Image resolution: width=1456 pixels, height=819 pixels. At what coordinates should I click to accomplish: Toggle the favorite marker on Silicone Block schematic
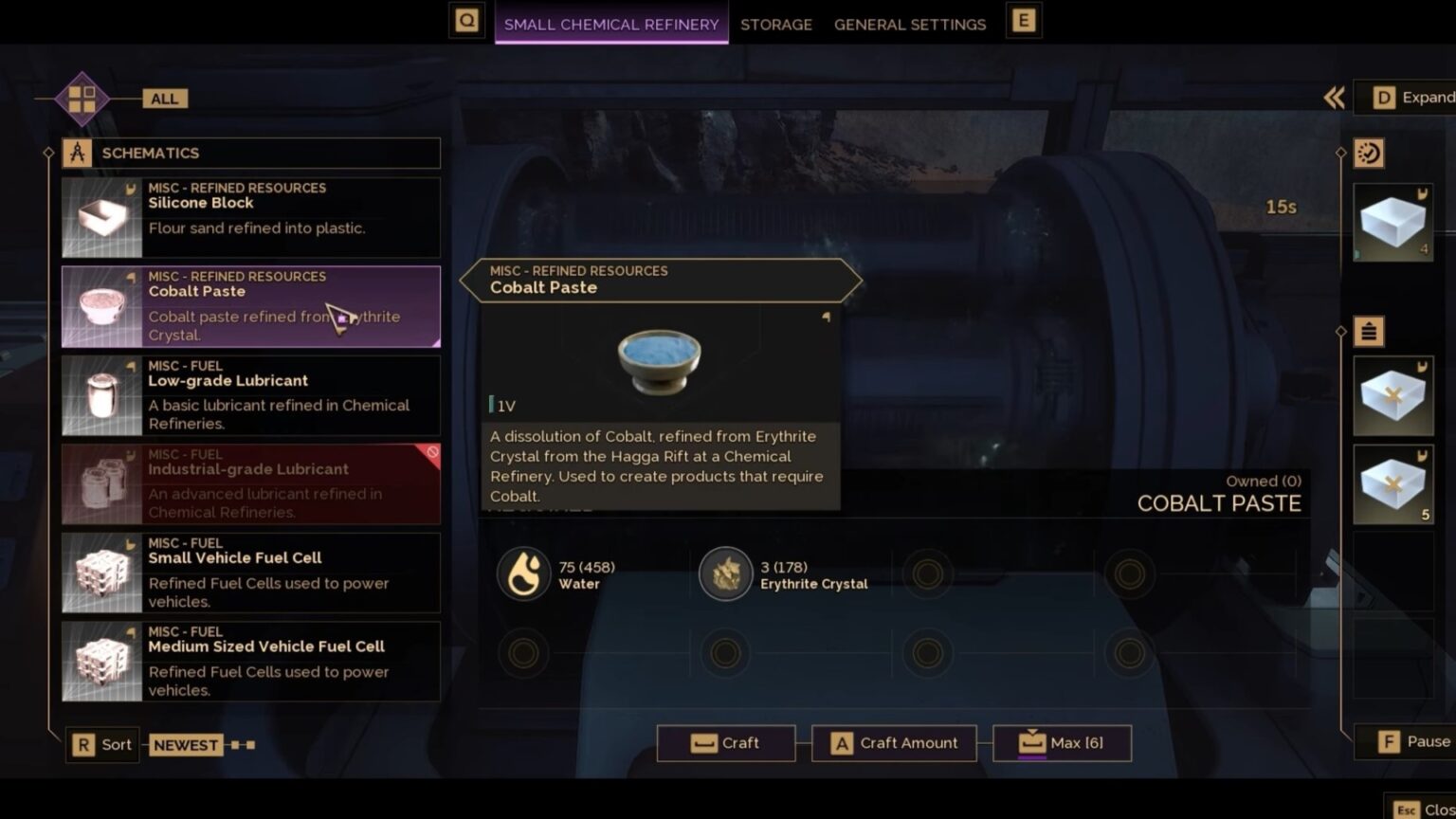coord(132,187)
